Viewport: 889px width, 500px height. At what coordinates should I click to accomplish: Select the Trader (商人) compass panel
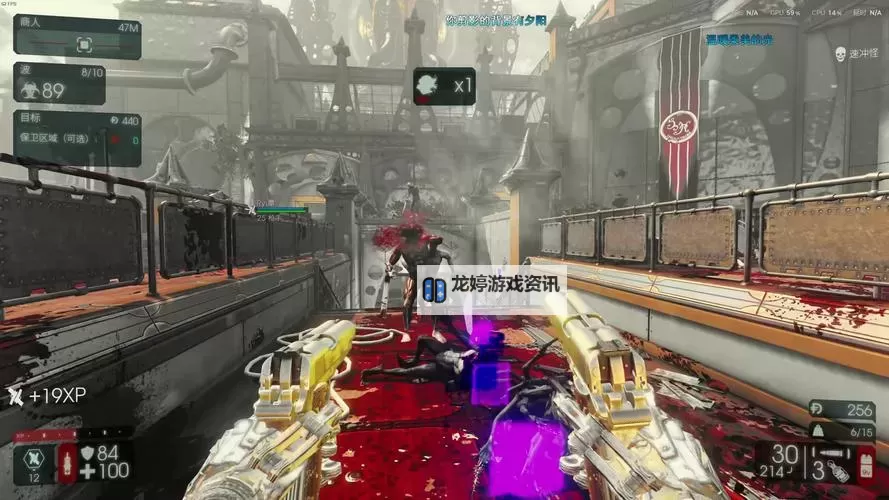77,37
